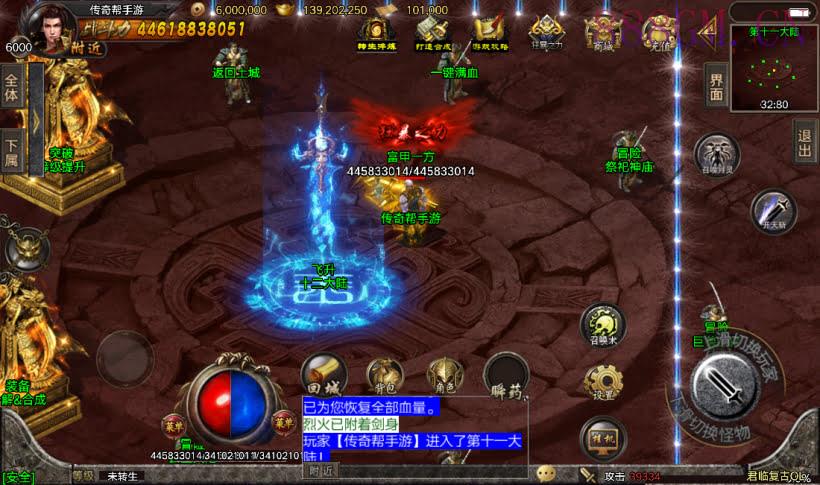The width and height of the screenshot is (820, 485).
Task: Open the 设置 gear settings
Action: pos(604,381)
